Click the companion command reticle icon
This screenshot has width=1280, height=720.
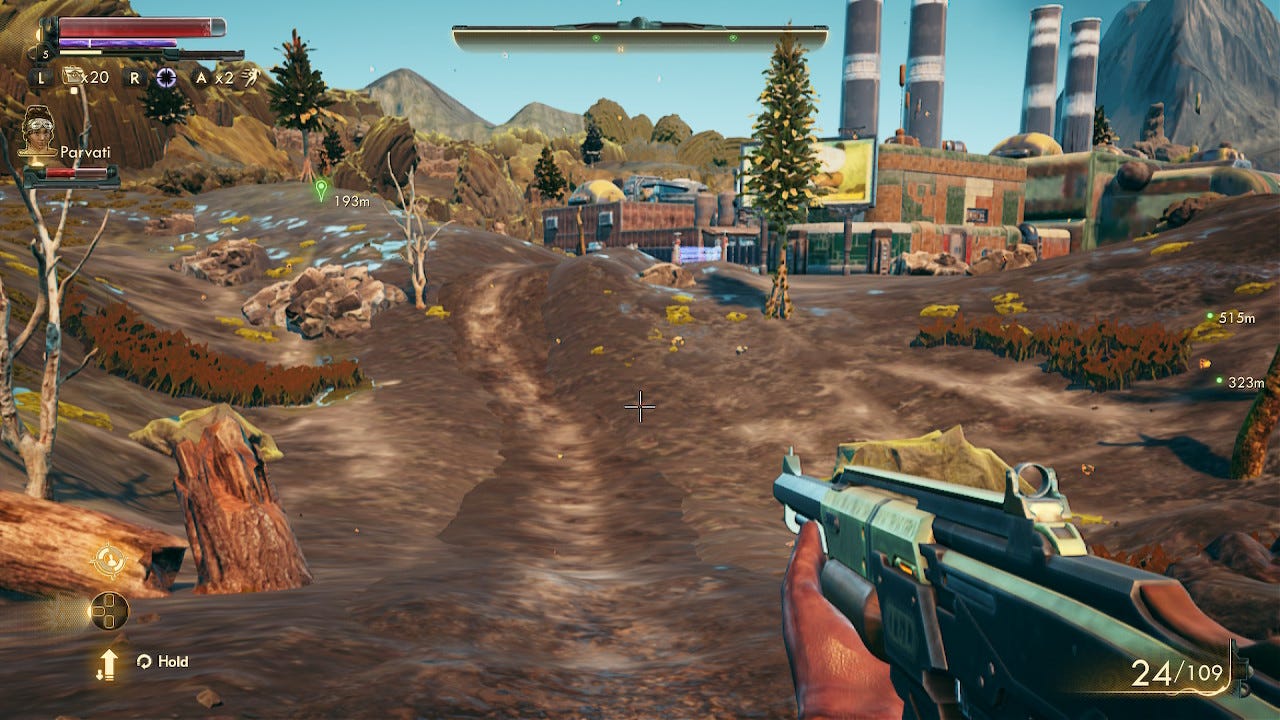click(108, 560)
